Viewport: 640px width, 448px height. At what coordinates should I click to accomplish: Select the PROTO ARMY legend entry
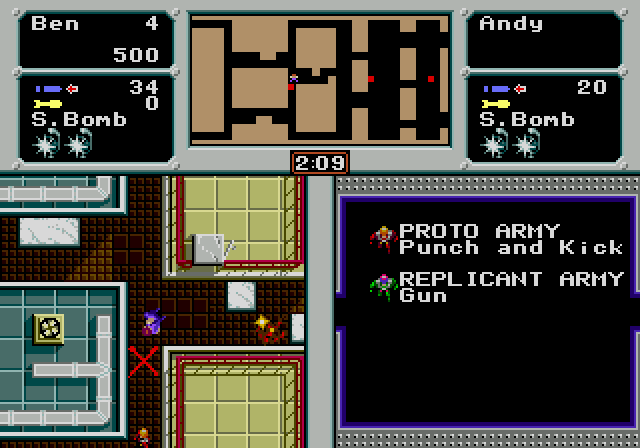tap(494, 239)
